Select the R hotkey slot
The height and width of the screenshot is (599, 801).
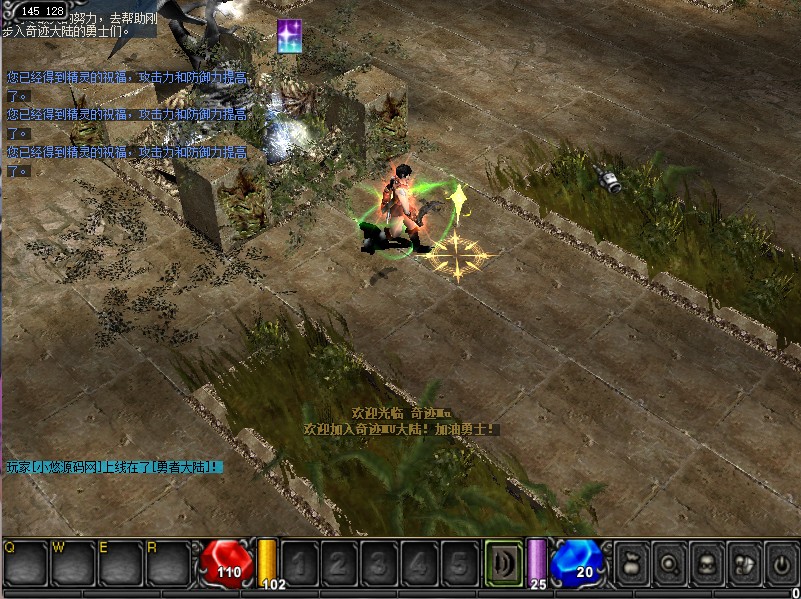[167, 563]
